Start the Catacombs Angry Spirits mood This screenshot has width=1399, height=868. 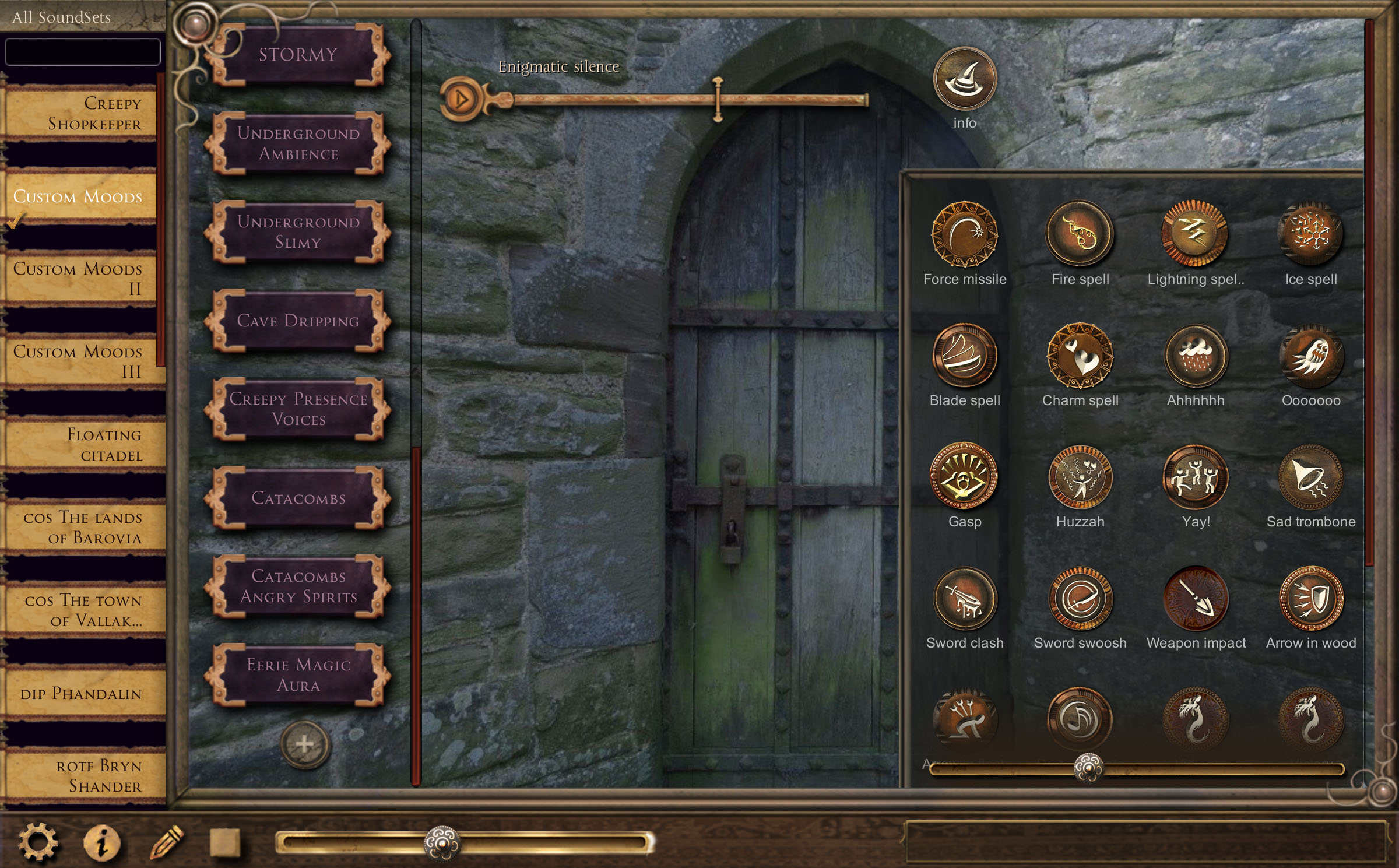(298, 586)
